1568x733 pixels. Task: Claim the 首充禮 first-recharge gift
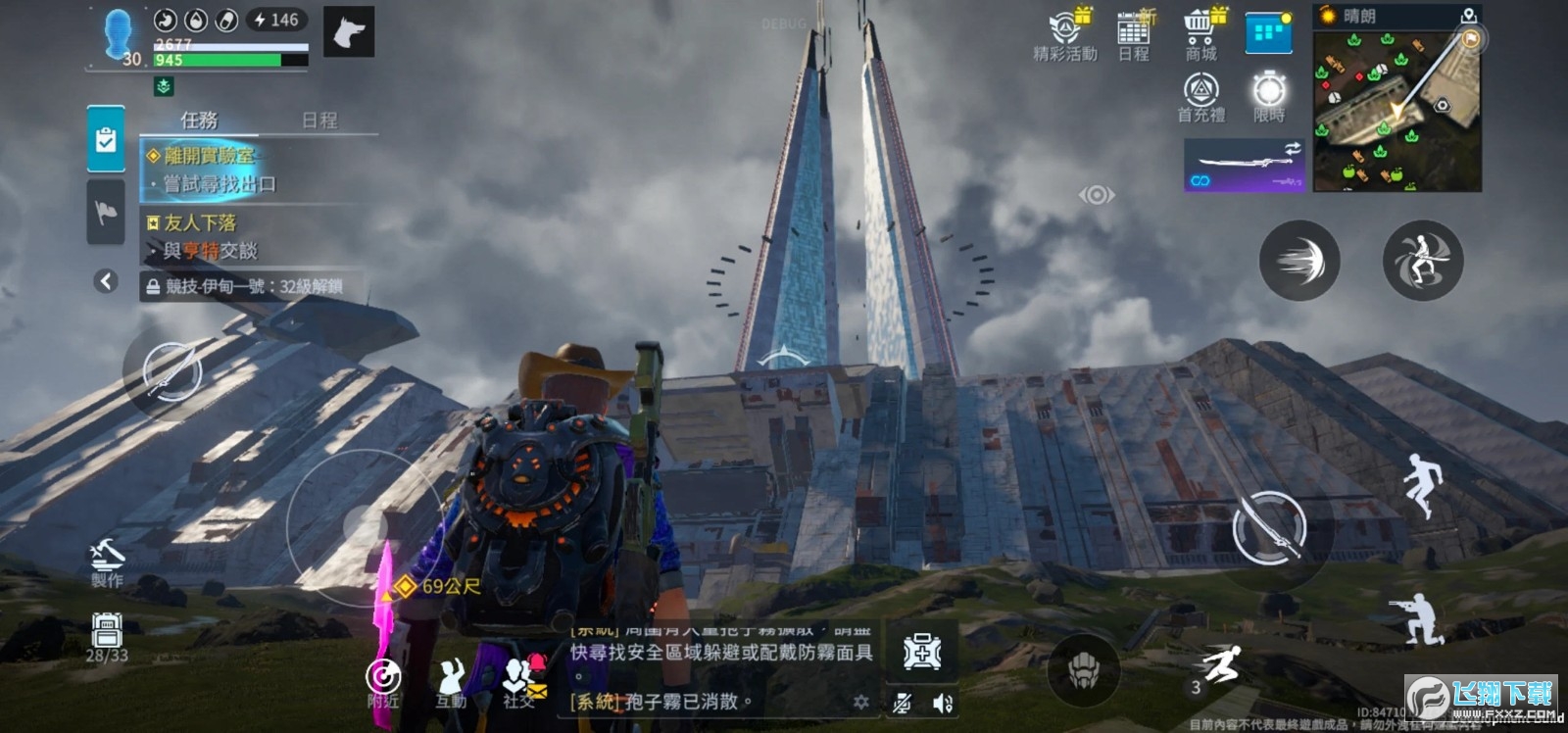point(1200,98)
